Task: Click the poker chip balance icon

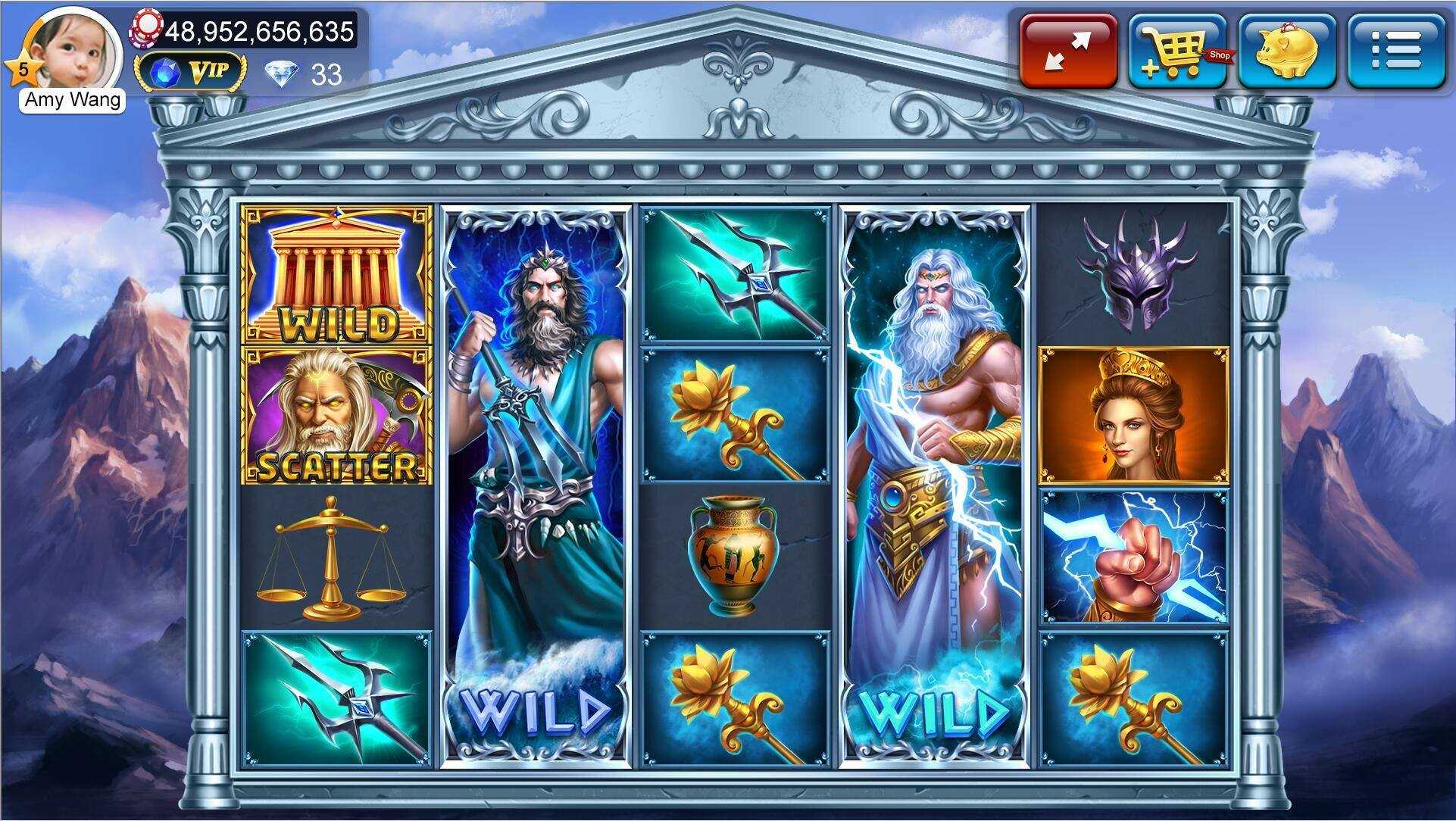Action: (146, 29)
